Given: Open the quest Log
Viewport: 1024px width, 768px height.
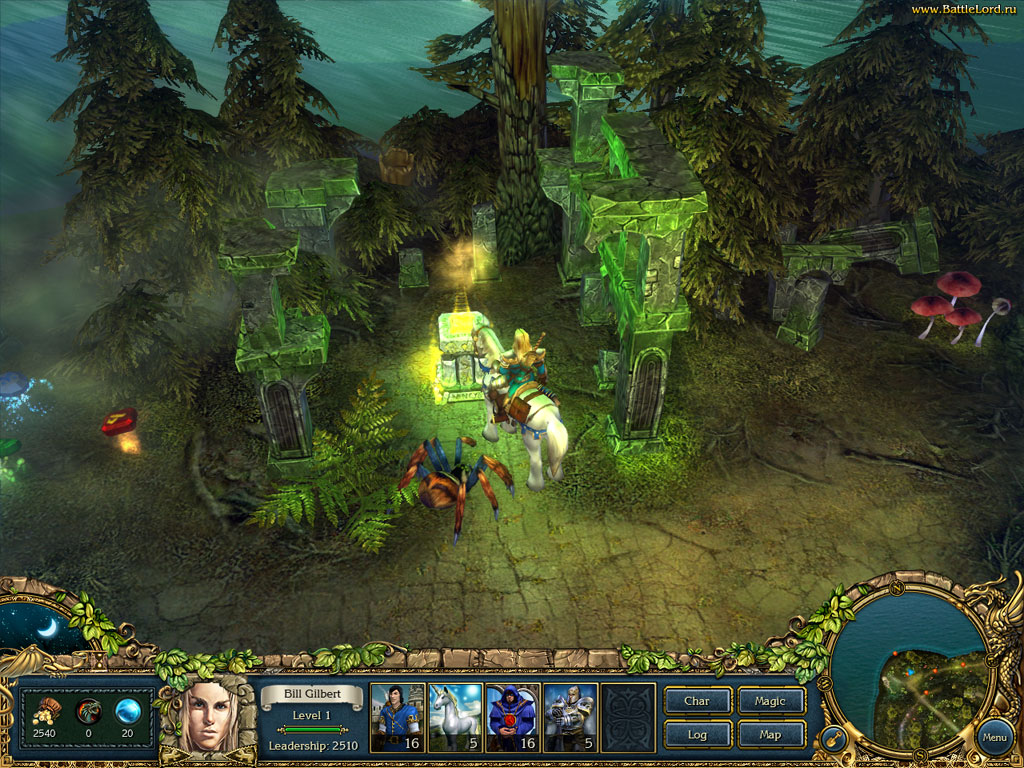Looking at the screenshot, I should pos(697,735).
